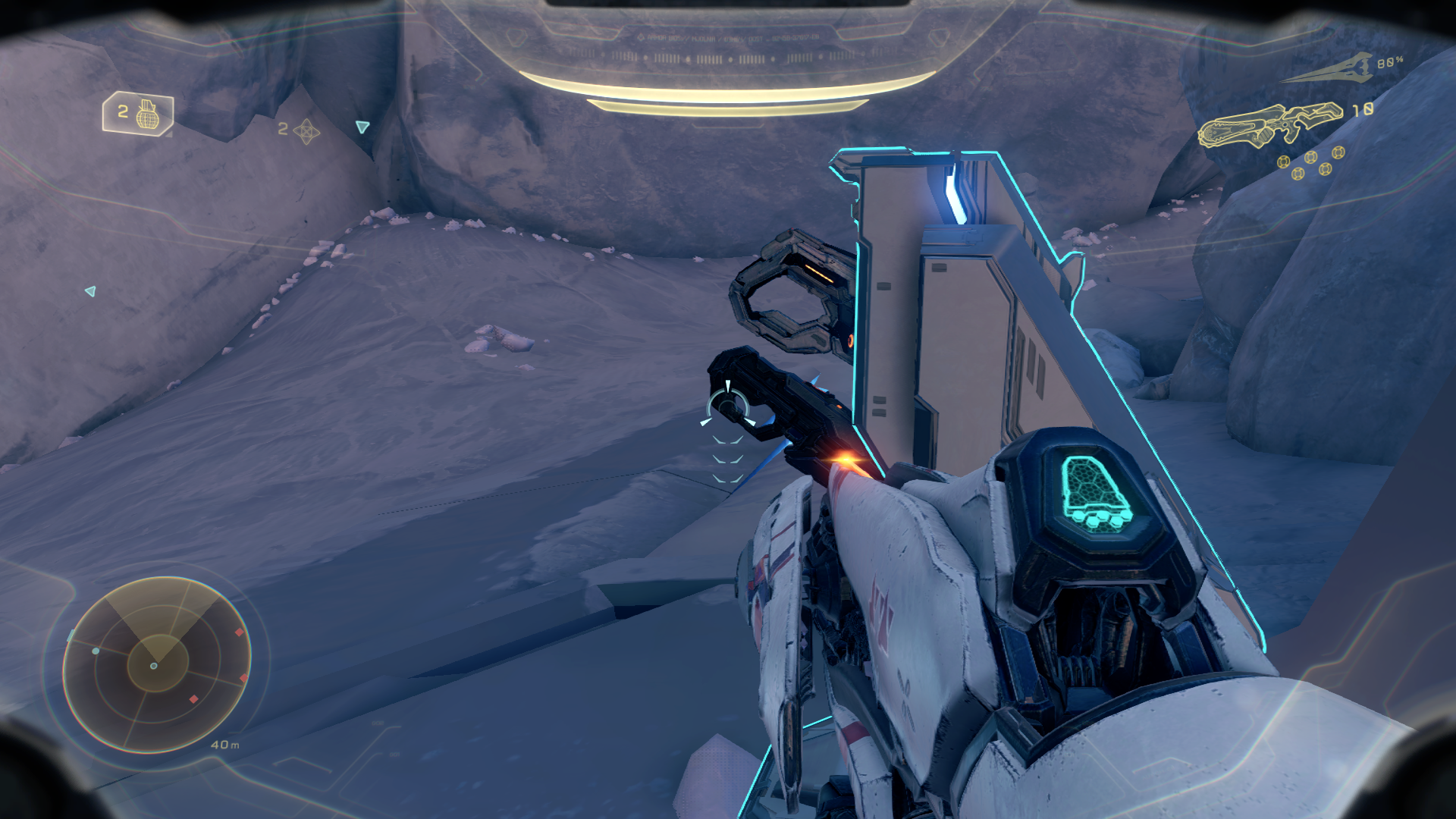Click the circular motion tracker radar
Screen dimensions: 1456x819
[157, 665]
